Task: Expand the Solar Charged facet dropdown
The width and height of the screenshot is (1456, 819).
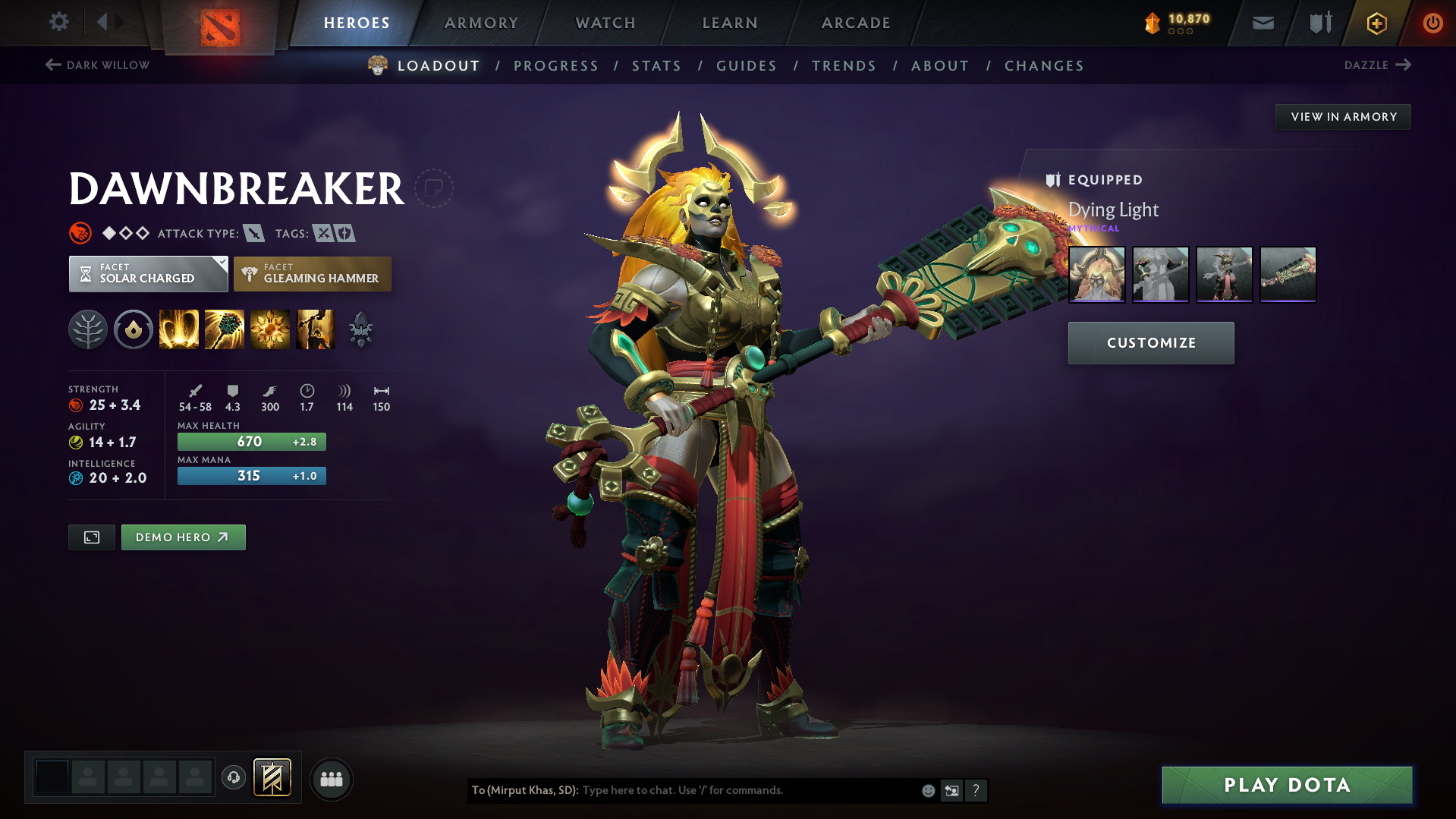Action: click(x=222, y=263)
